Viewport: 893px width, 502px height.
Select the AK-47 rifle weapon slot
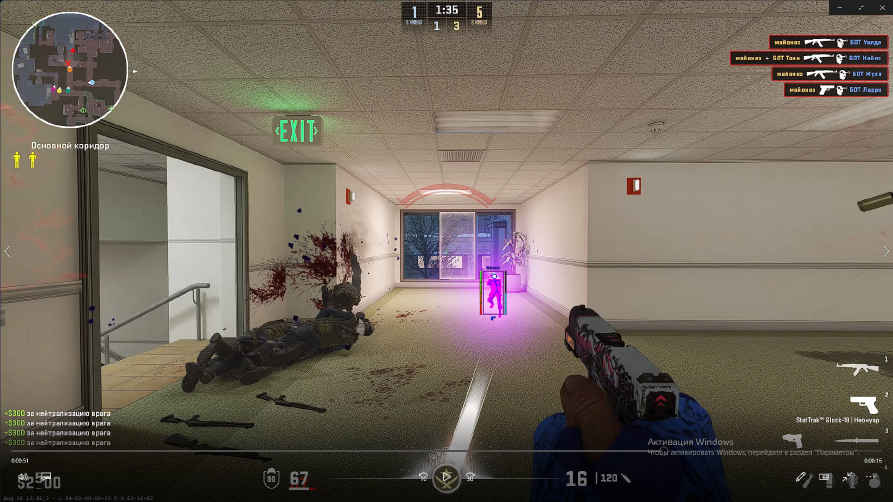tap(857, 370)
